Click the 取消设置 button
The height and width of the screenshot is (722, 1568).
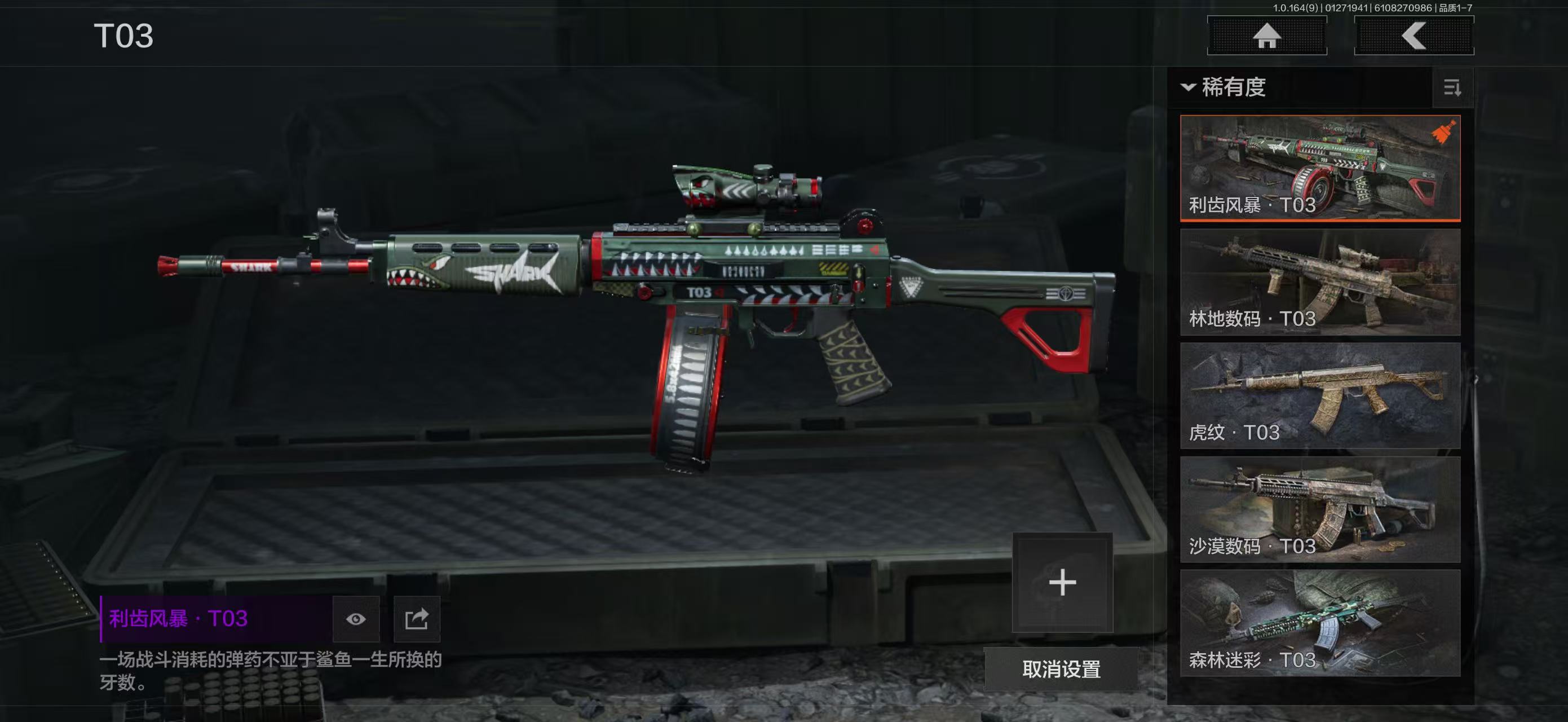coord(1061,669)
